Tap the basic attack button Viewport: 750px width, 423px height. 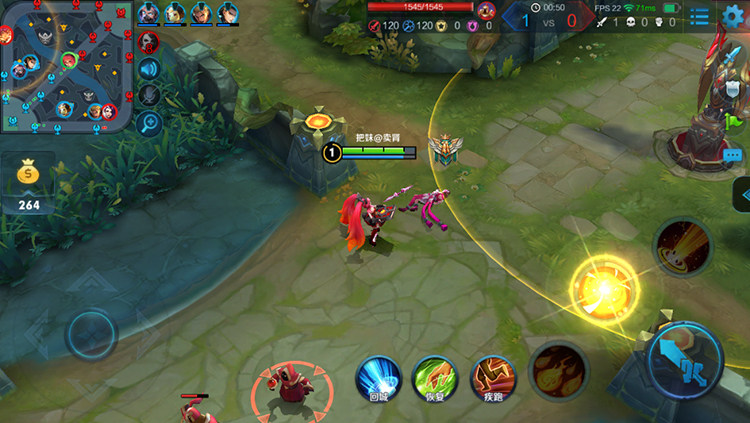(684, 359)
